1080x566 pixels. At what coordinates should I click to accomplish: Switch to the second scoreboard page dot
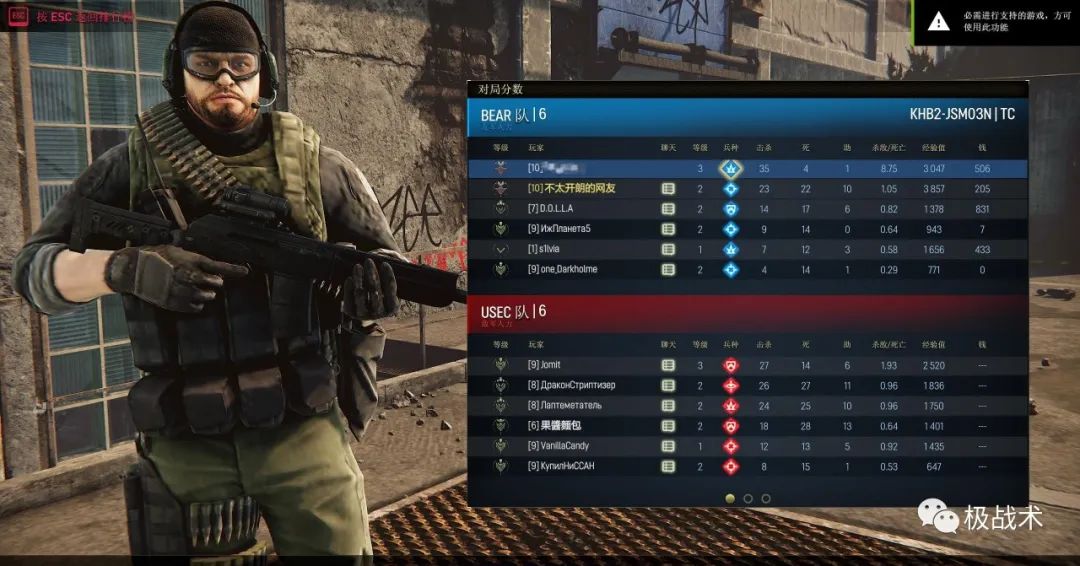coord(748,498)
